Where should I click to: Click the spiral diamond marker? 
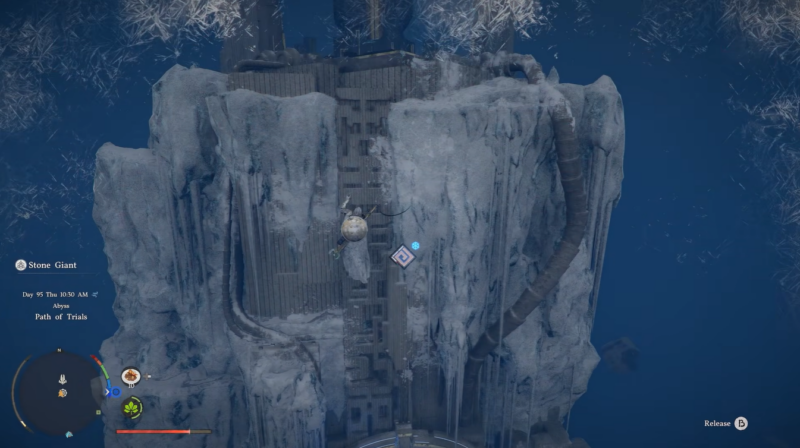tap(403, 257)
